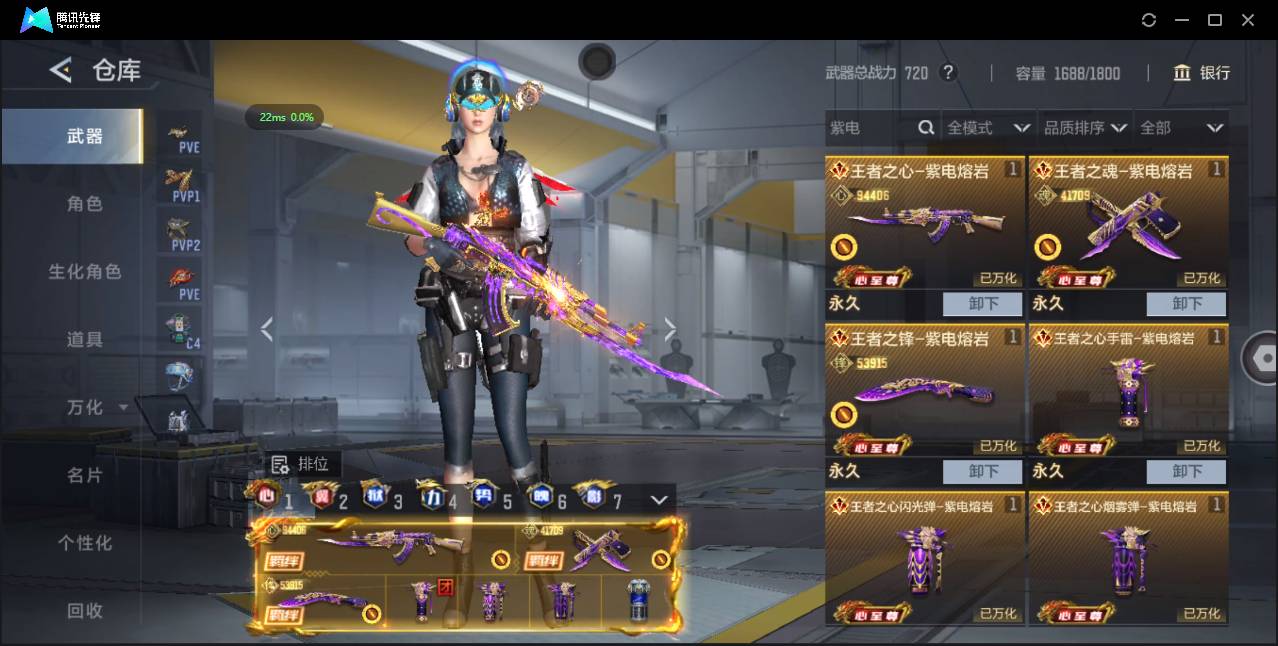
Task: Switch to the 个性化 section
Action: pos(85,543)
